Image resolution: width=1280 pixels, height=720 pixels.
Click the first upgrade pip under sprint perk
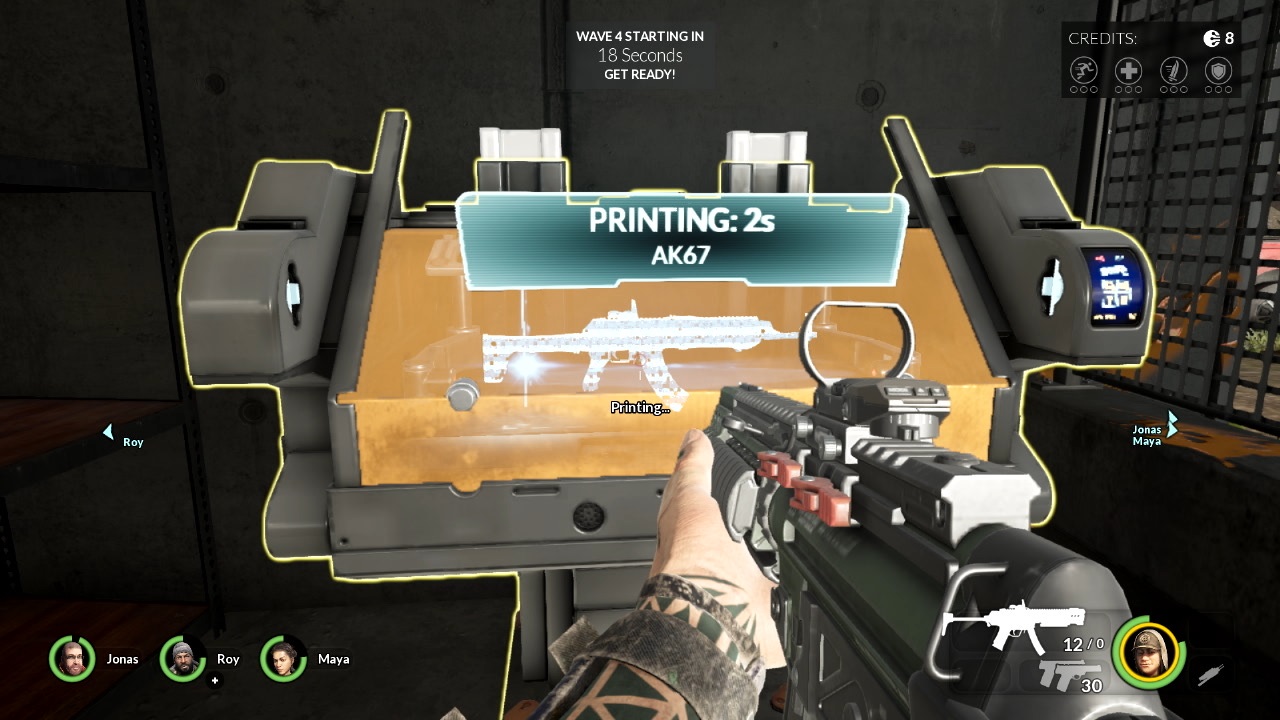pos(1073,88)
